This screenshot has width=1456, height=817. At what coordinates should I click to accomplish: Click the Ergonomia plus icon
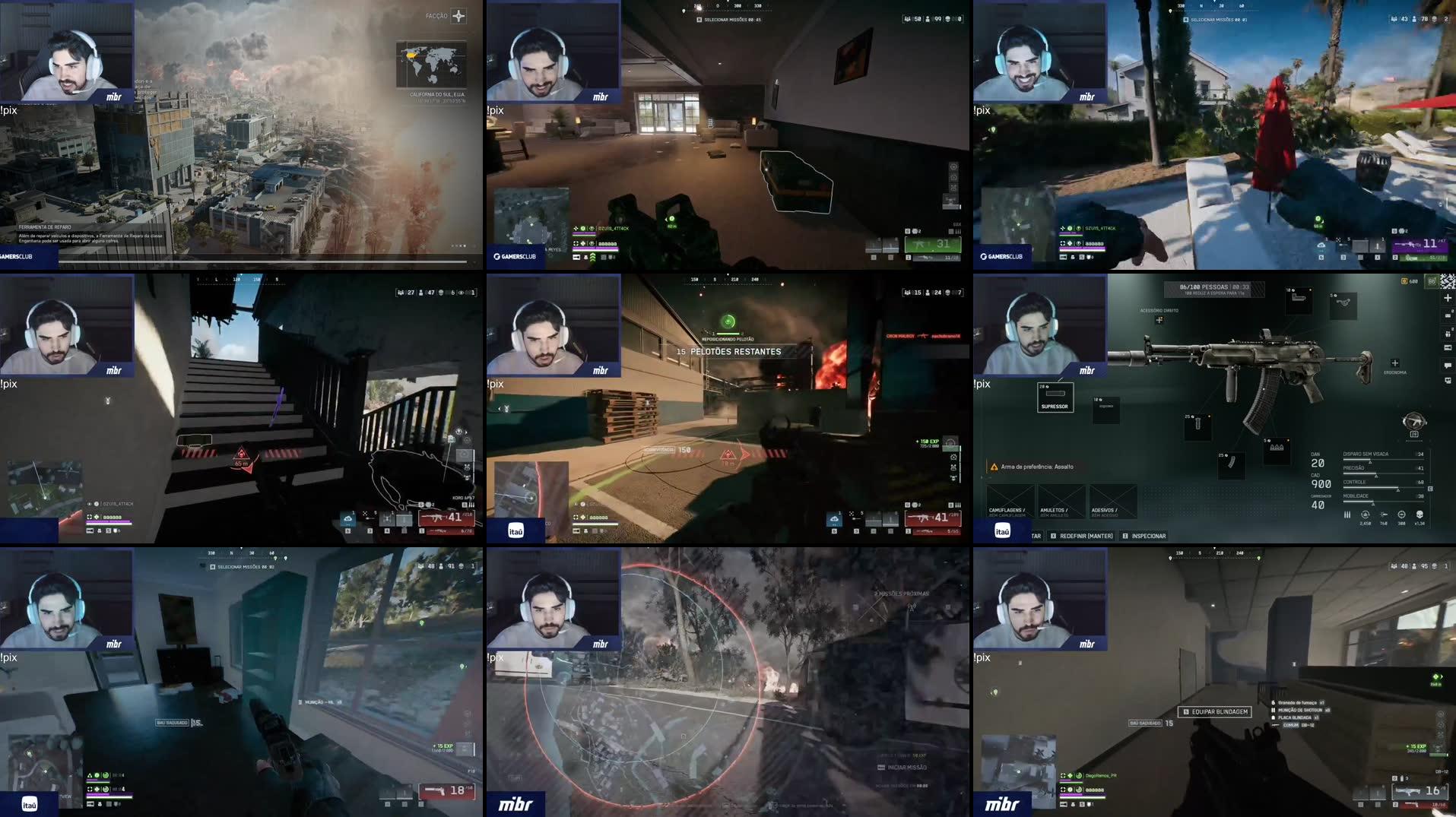point(1394,363)
